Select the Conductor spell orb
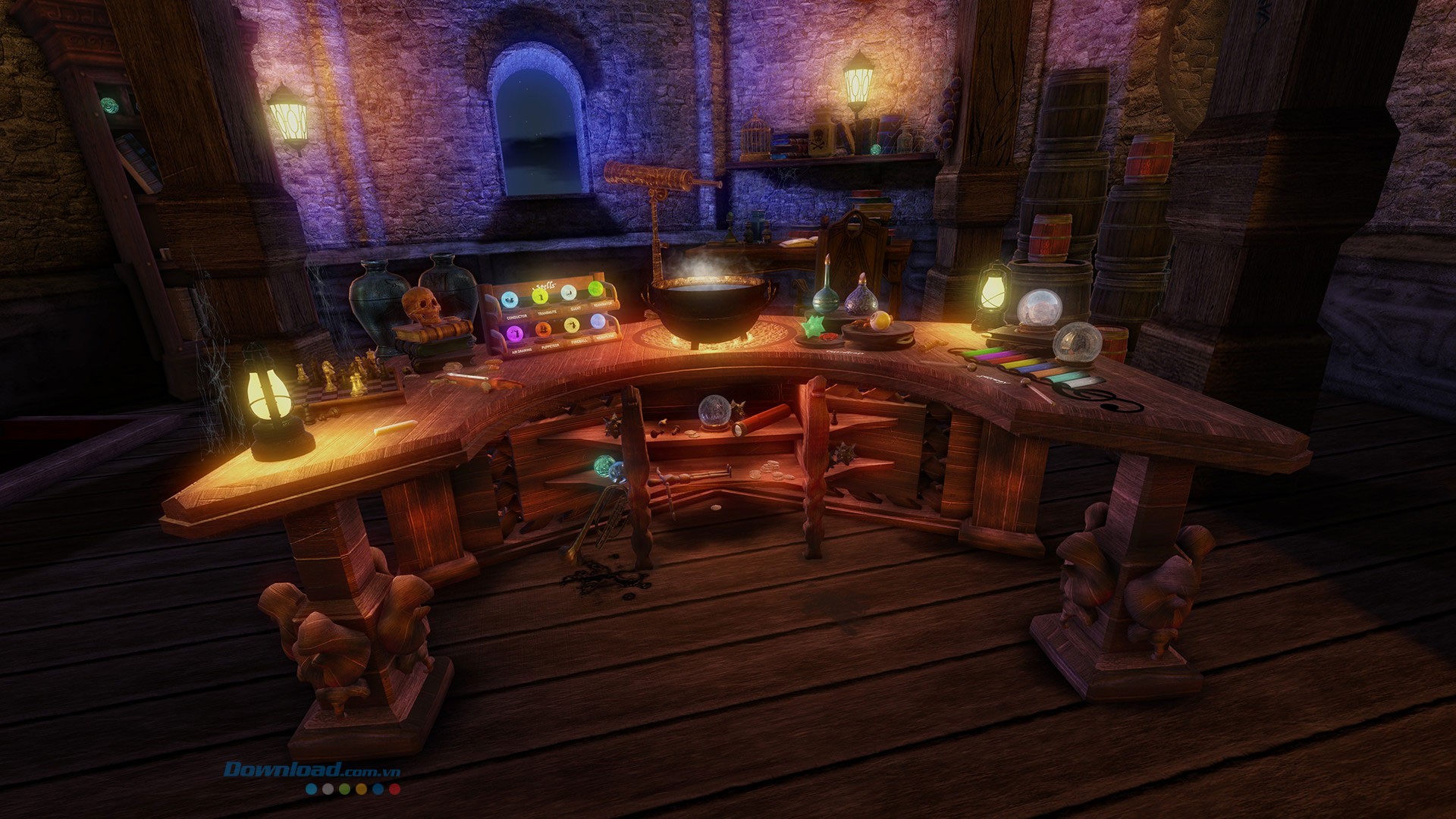The width and height of the screenshot is (1456, 819). (x=510, y=300)
